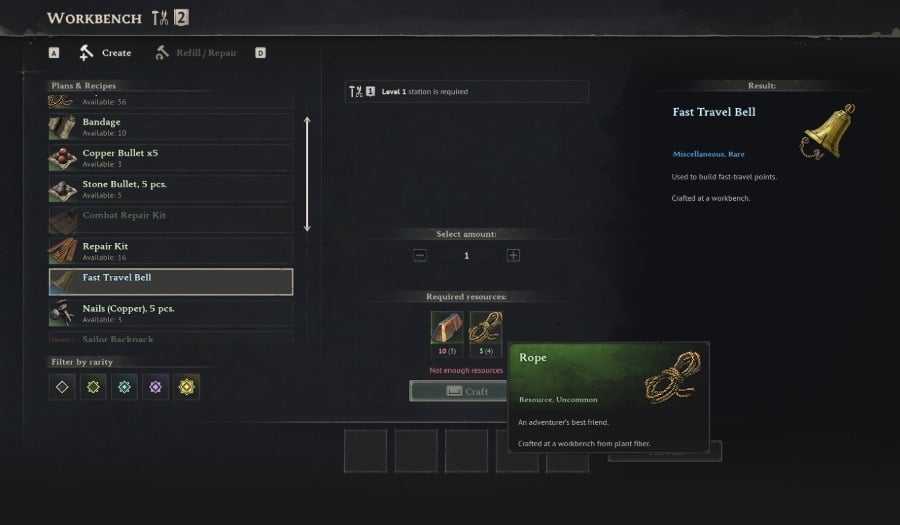Switch to the Create tab
The height and width of the screenshot is (525, 900).
point(106,53)
